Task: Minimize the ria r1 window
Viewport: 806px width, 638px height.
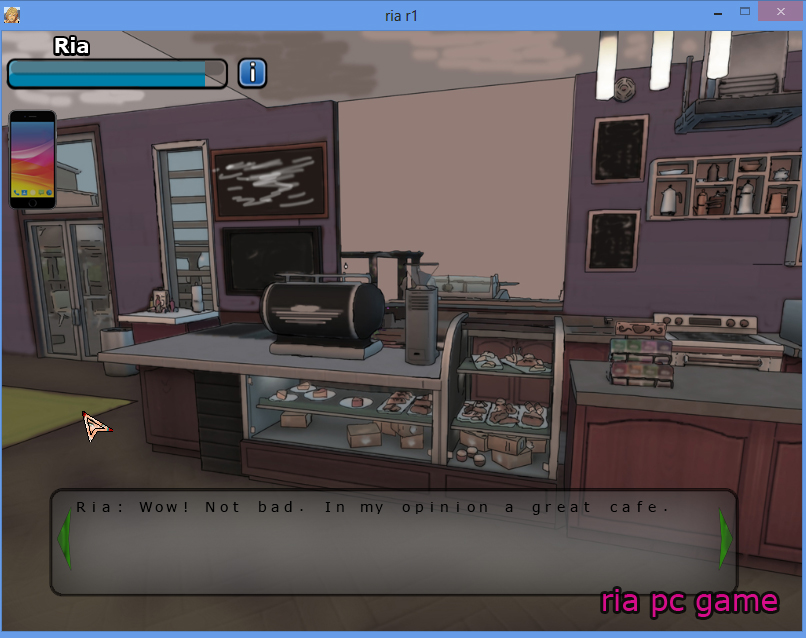Action: click(x=717, y=11)
